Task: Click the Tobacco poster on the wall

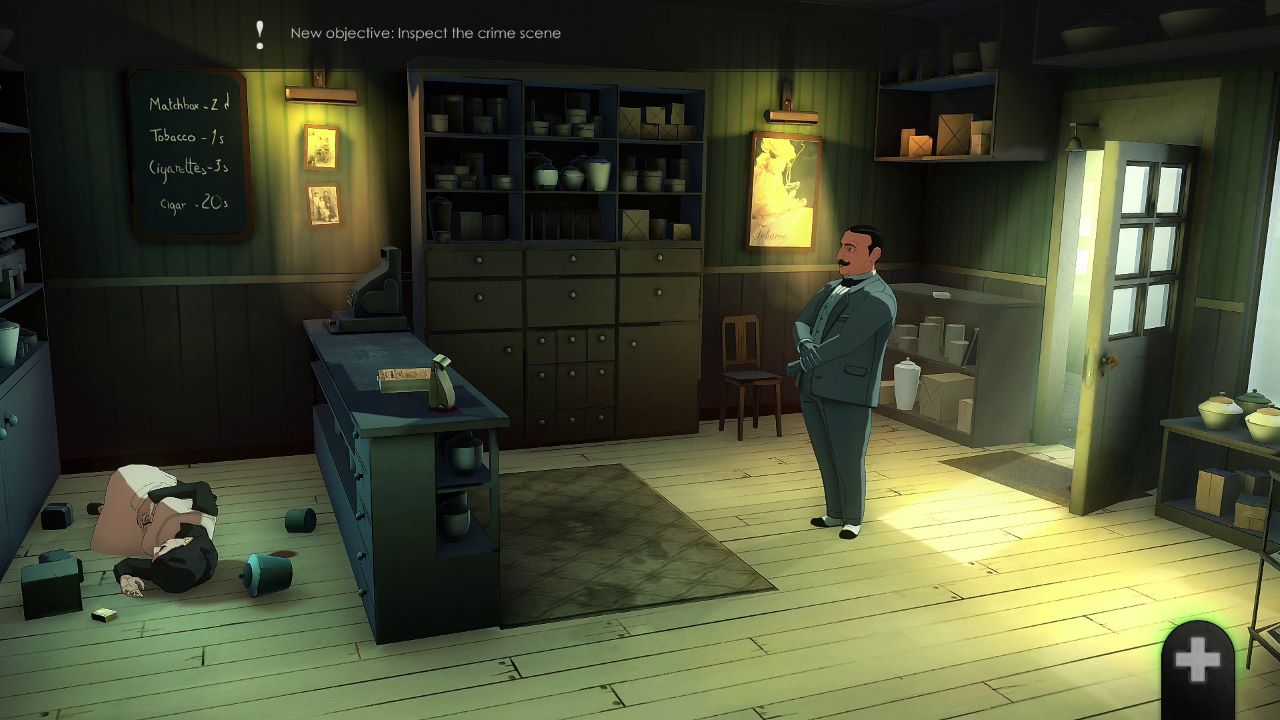Action: [784, 190]
